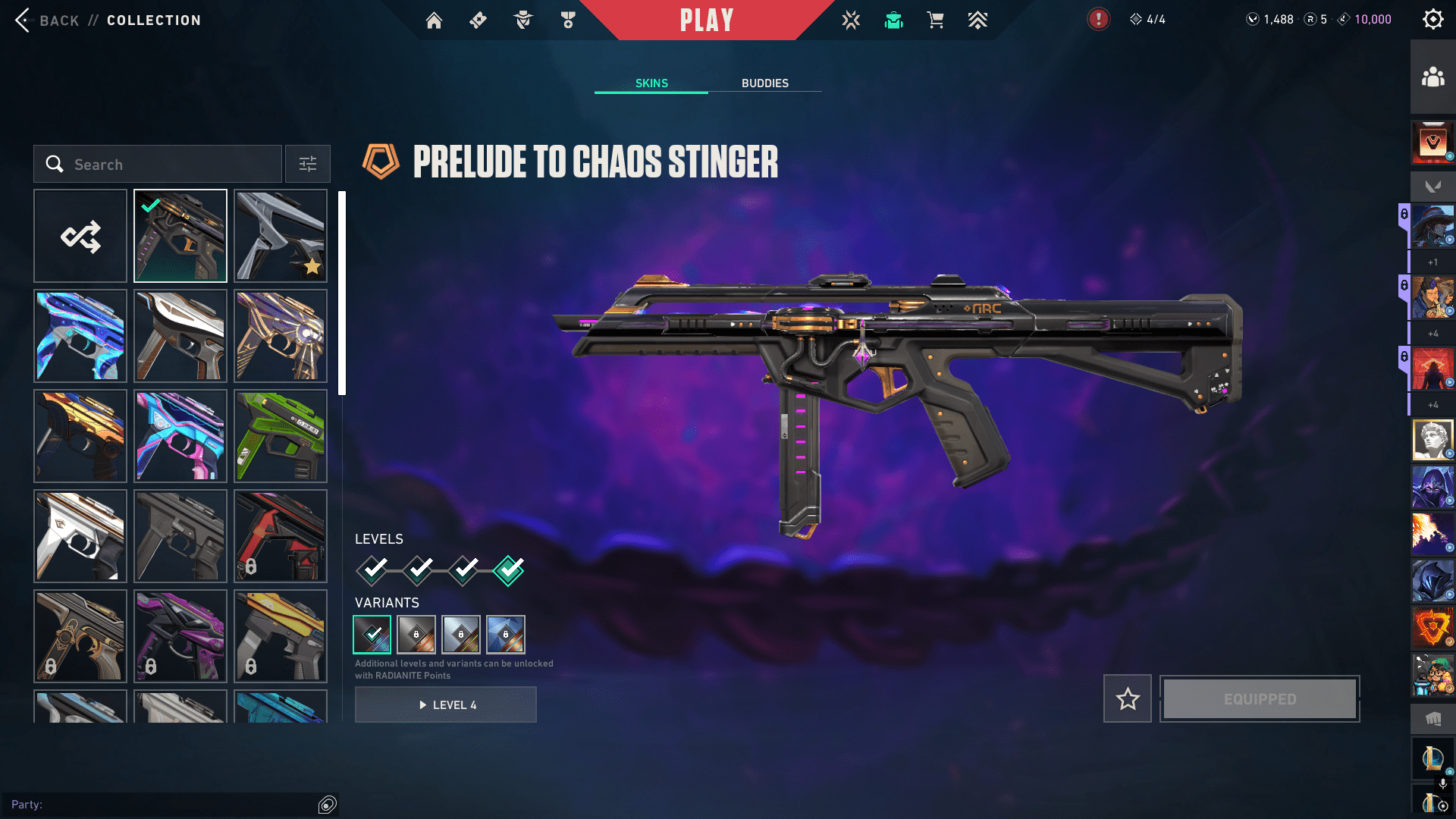Open the skin filter options
Image resolution: width=1456 pixels, height=819 pixels.
click(x=308, y=165)
